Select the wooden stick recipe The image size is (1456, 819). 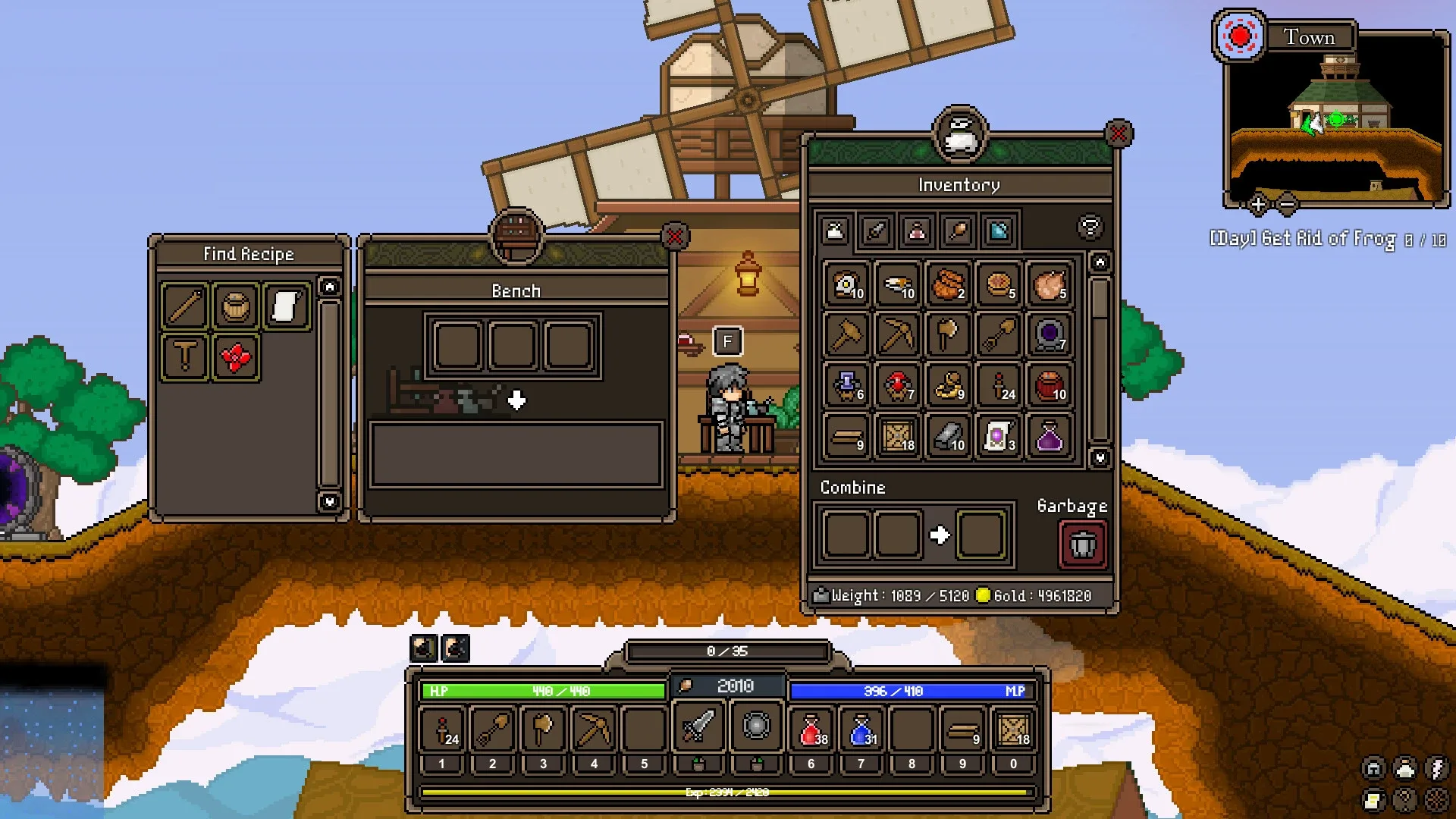184,306
